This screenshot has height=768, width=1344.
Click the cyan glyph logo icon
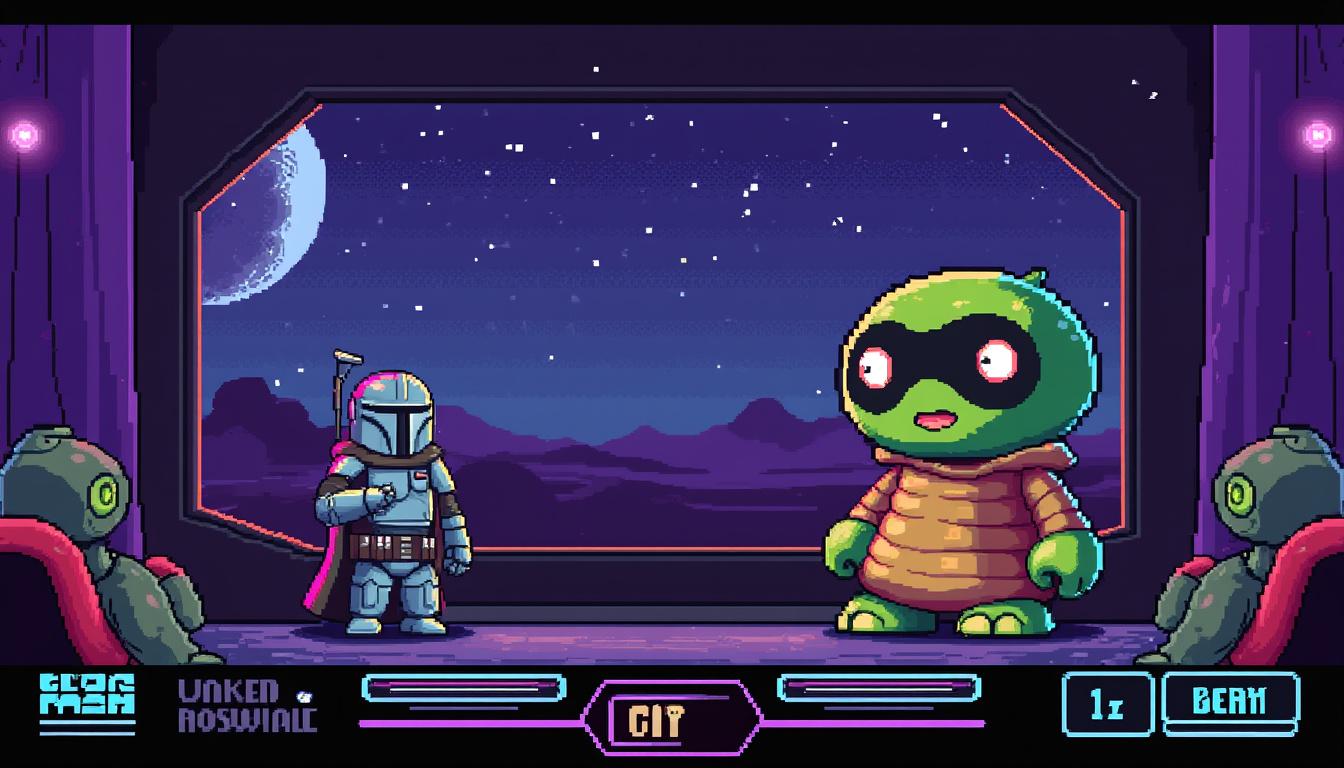87,700
